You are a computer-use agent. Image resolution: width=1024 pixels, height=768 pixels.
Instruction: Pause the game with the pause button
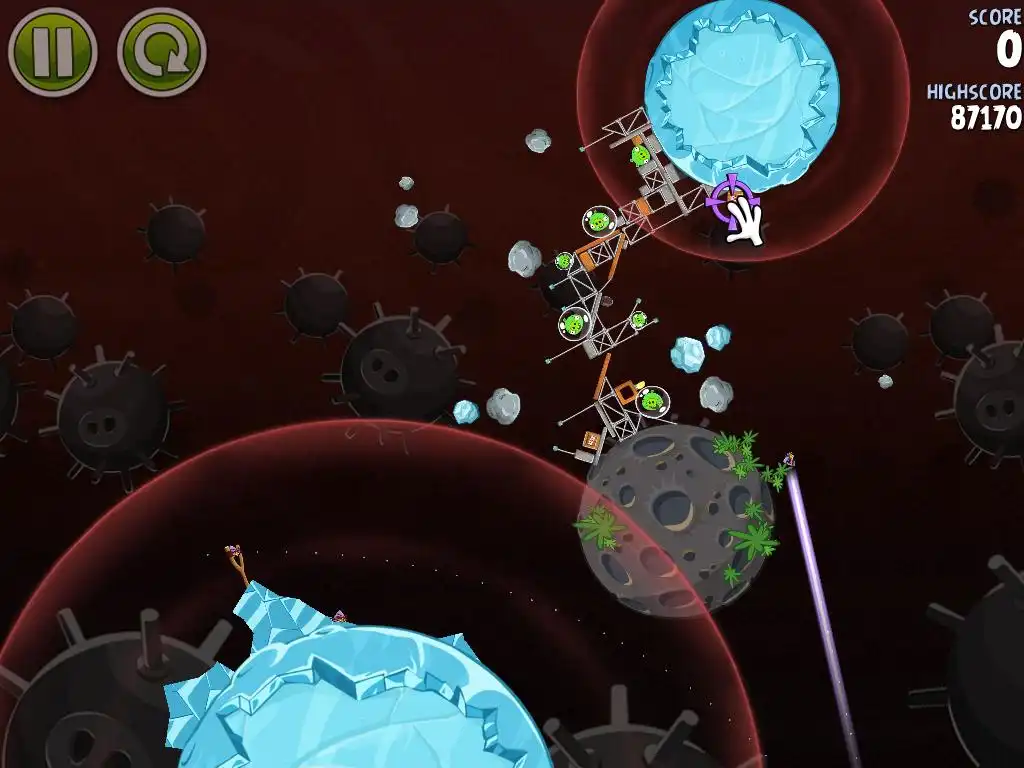pos(52,50)
